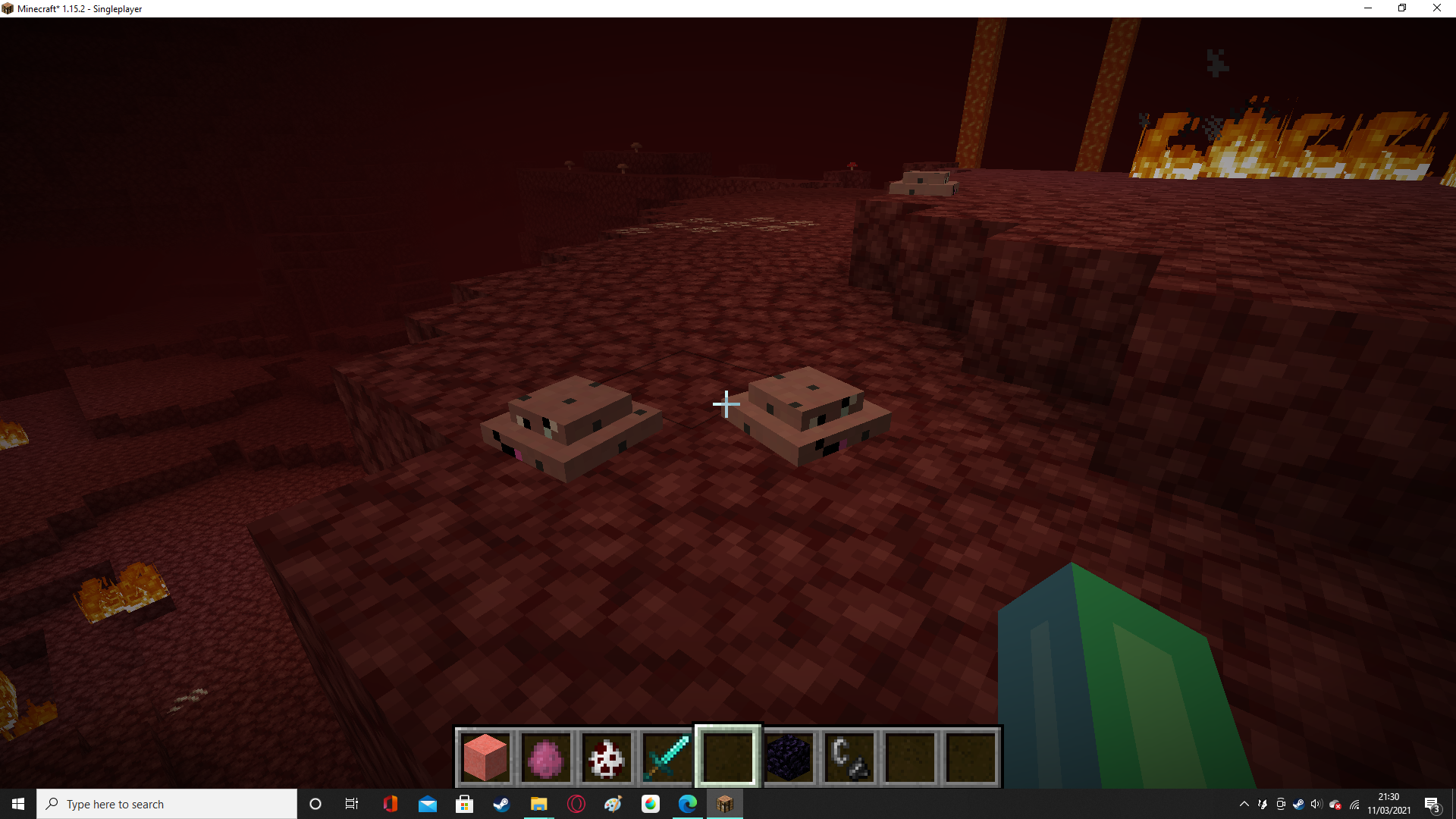Select the pig spawn egg in the hotbar
The height and width of the screenshot is (819, 1456).
tap(607, 756)
